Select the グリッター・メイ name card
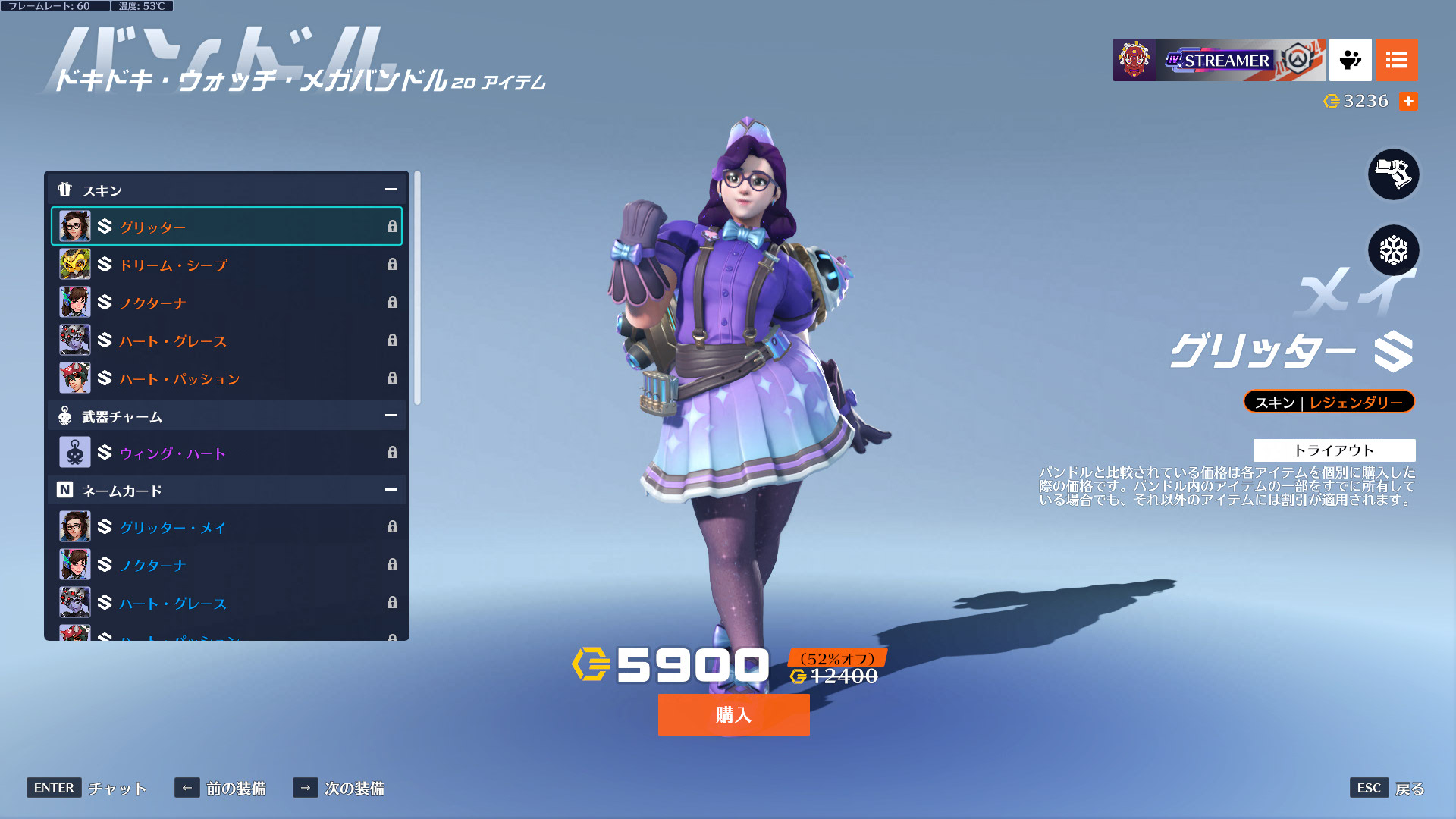This screenshot has width=1456, height=819. 226,527
